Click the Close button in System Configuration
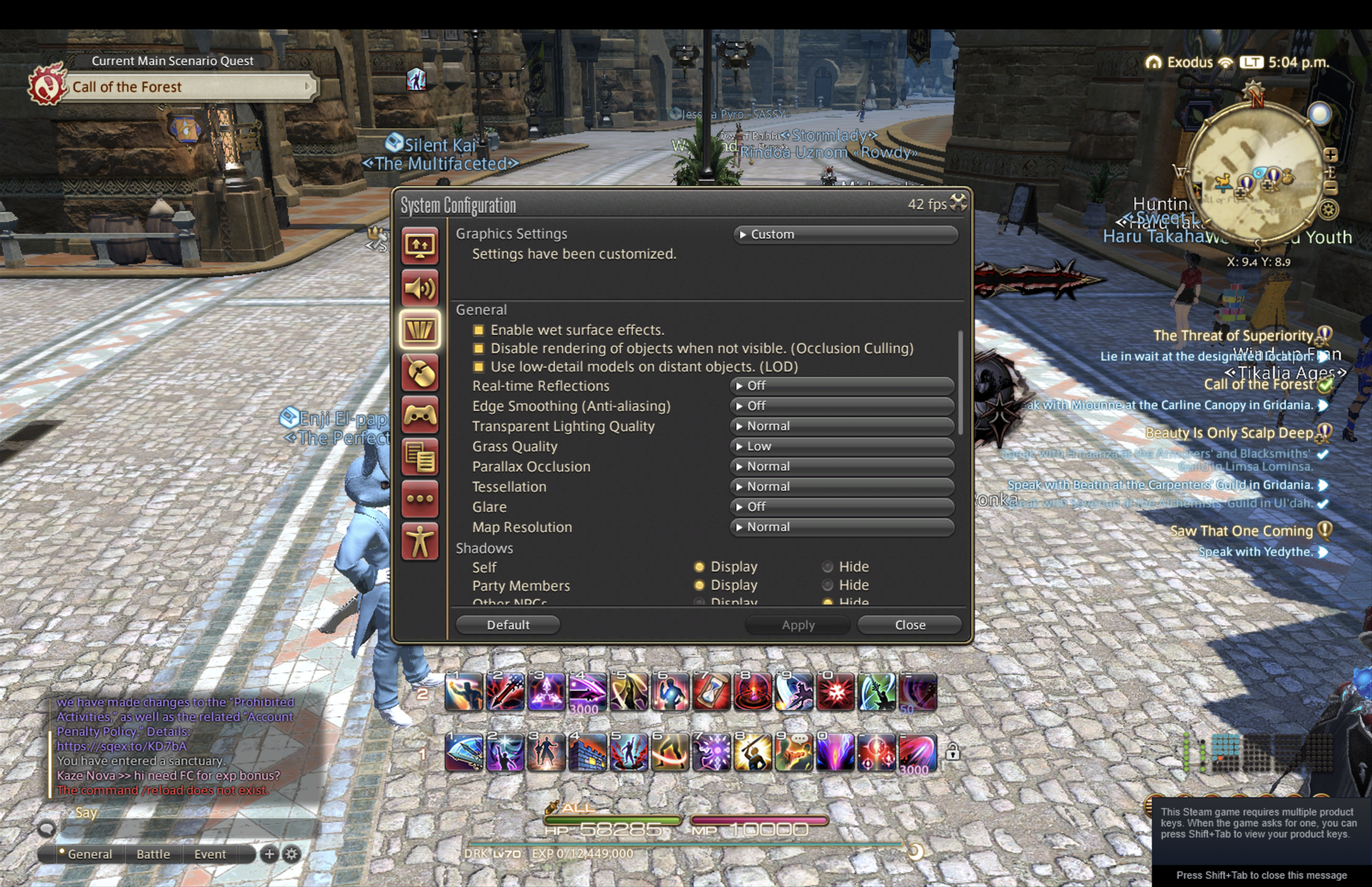This screenshot has width=1372, height=887. [910, 625]
